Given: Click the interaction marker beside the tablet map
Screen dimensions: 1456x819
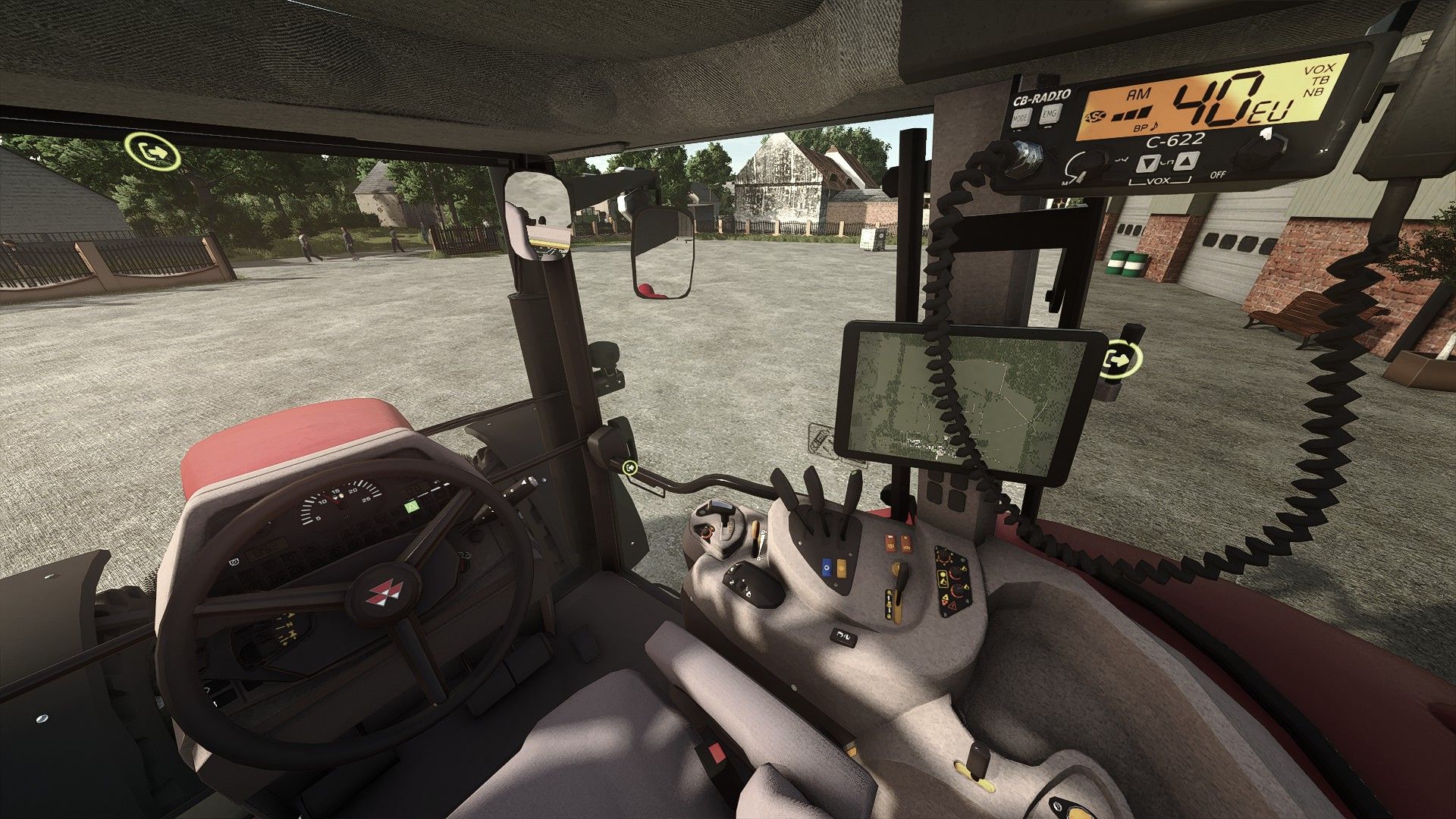Looking at the screenshot, I should coord(1122,359).
